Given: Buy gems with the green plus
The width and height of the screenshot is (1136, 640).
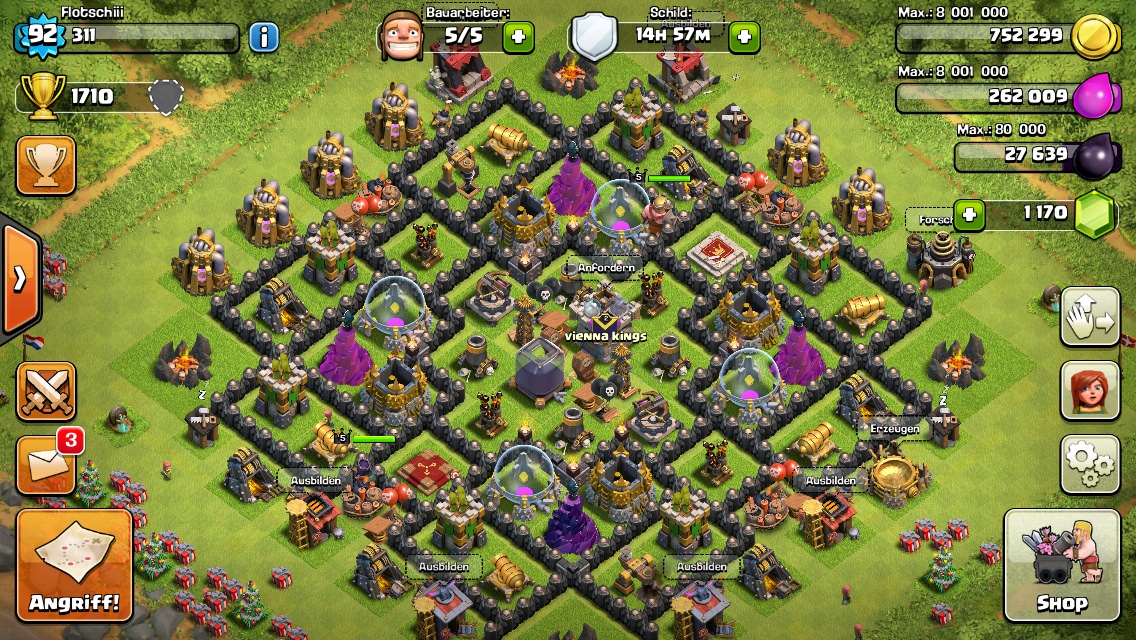Looking at the screenshot, I should coord(968,213).
